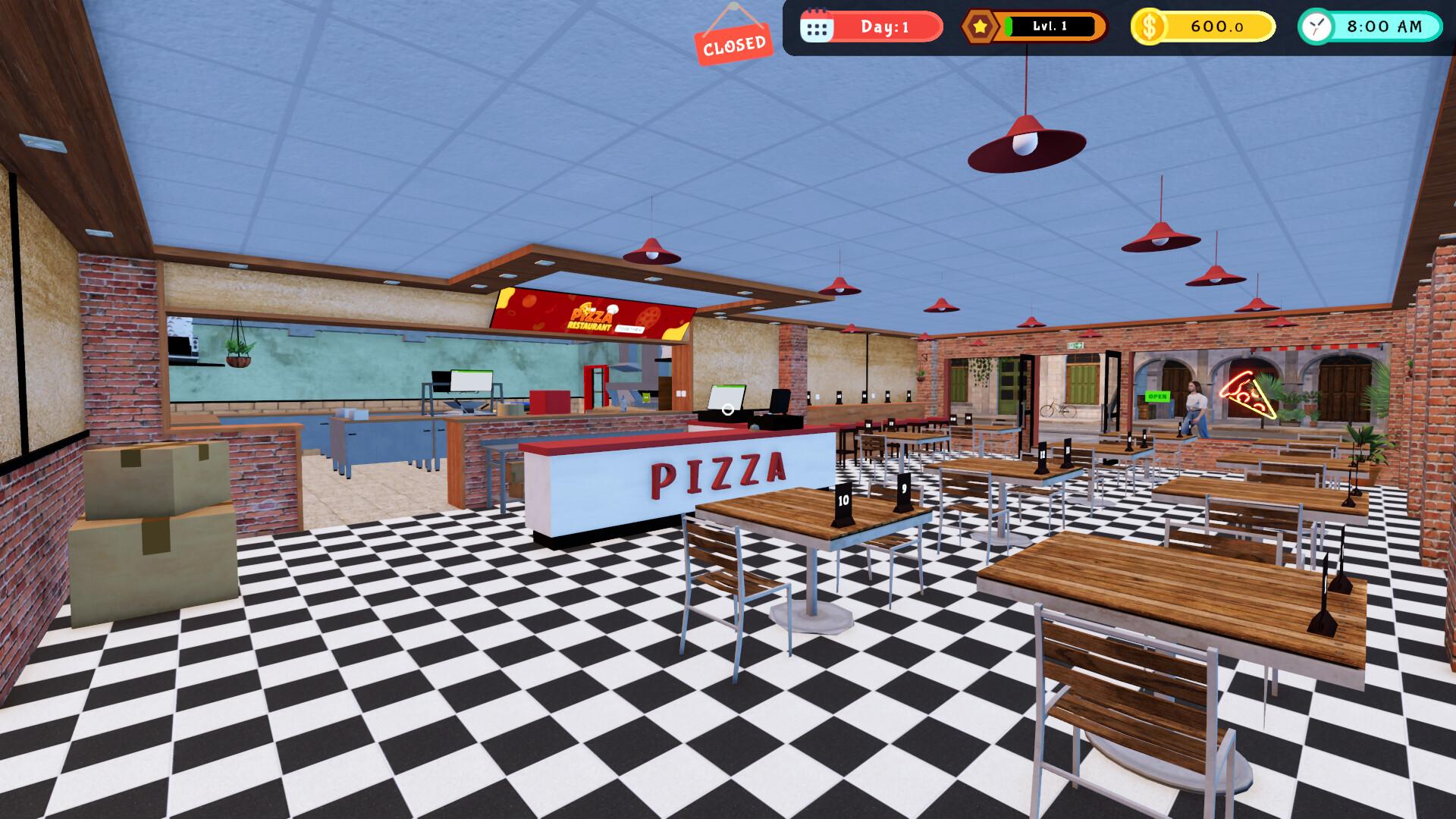Screen dimensions: 1456x819
Task: Click the neon pizza slice sign
Action: (x=1247, y=394)
